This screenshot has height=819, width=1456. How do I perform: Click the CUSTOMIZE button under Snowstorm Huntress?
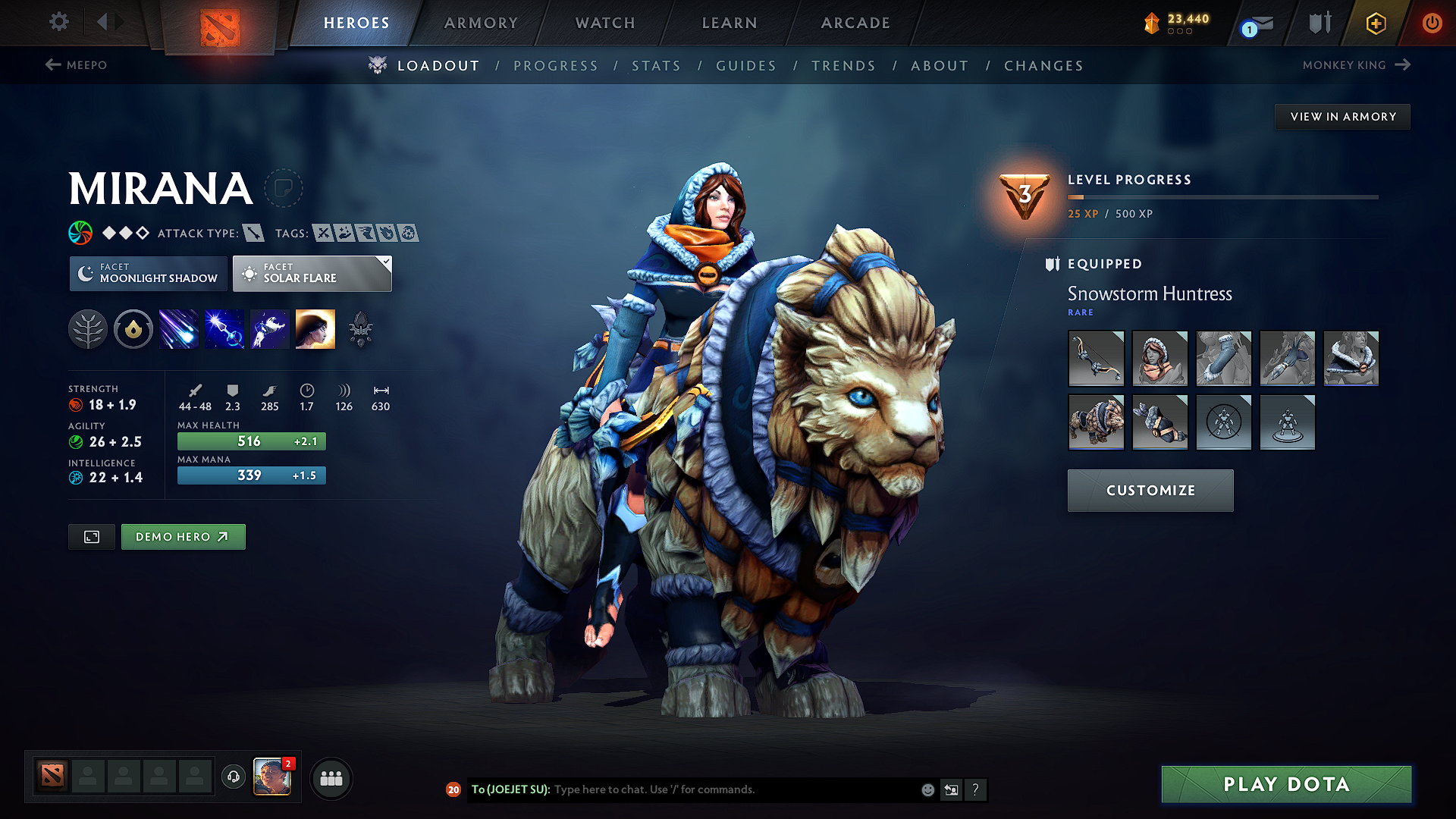point(1150,490)
